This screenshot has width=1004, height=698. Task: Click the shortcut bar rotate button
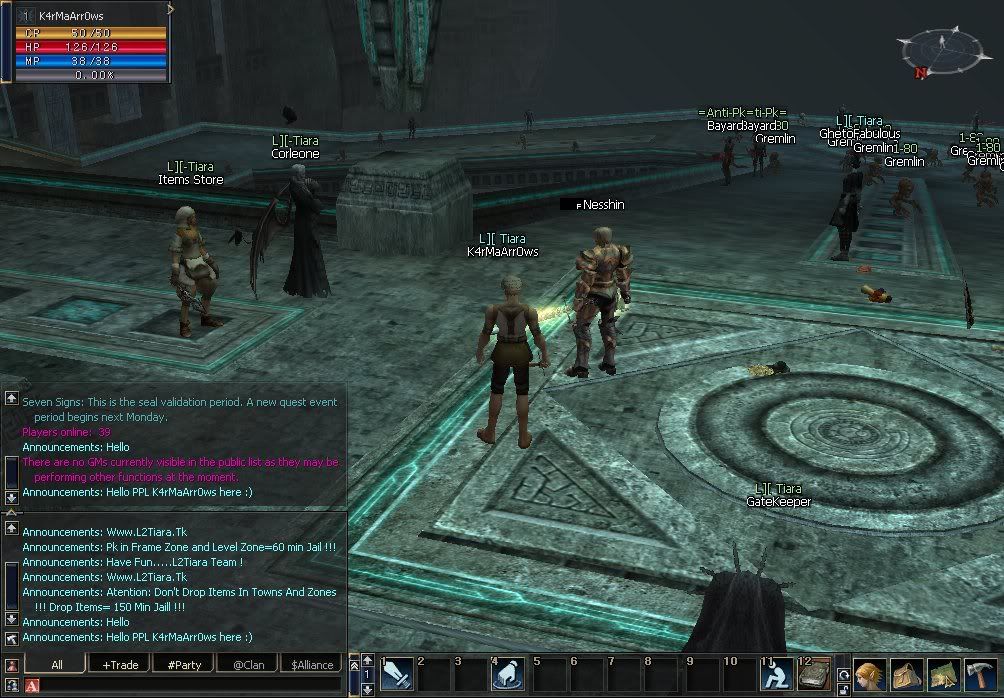pos(844,673)
